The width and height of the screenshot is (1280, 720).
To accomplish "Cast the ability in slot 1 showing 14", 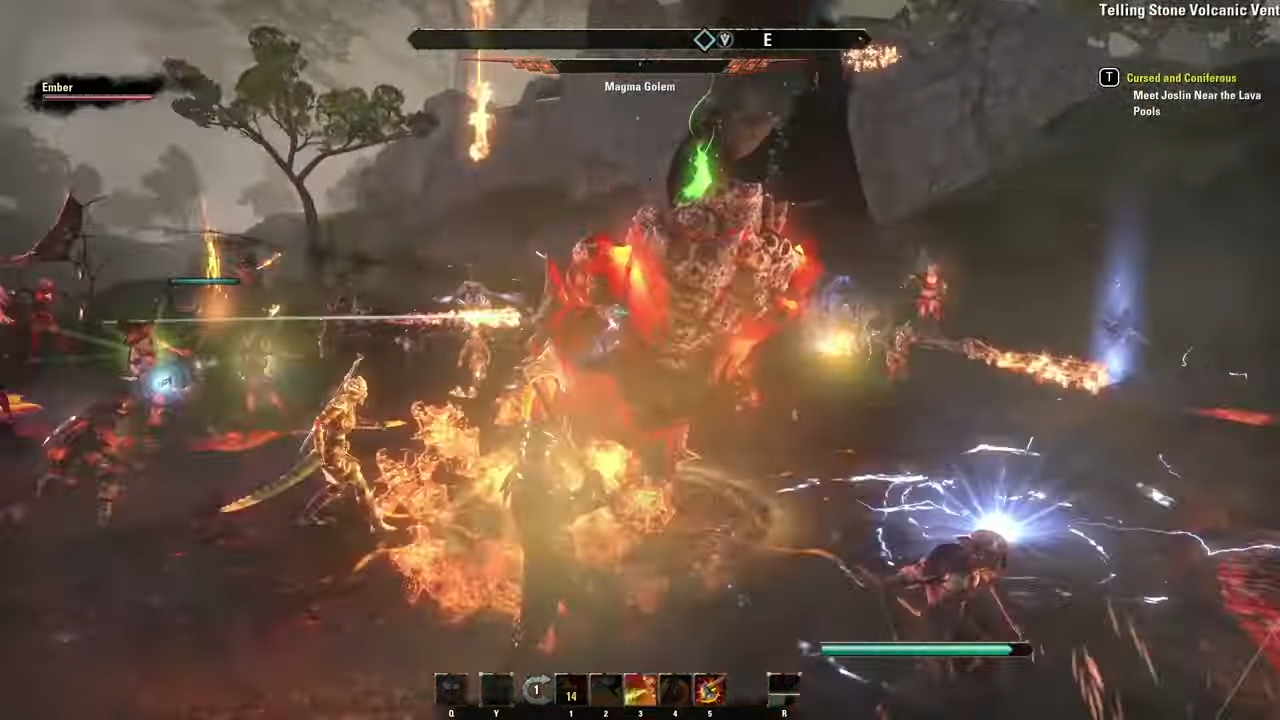I will pyautogui.click(x=571, y=688).
